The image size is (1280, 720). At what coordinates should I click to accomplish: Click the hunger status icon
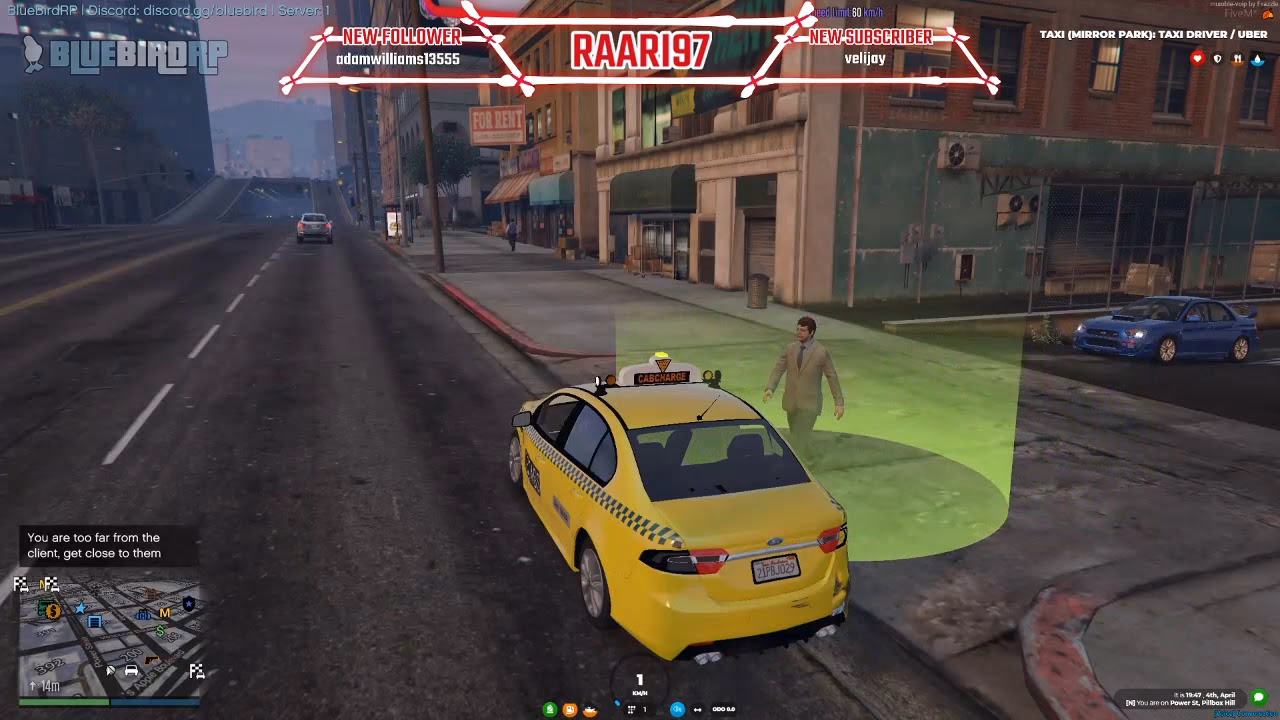(x=1237, y=59)
